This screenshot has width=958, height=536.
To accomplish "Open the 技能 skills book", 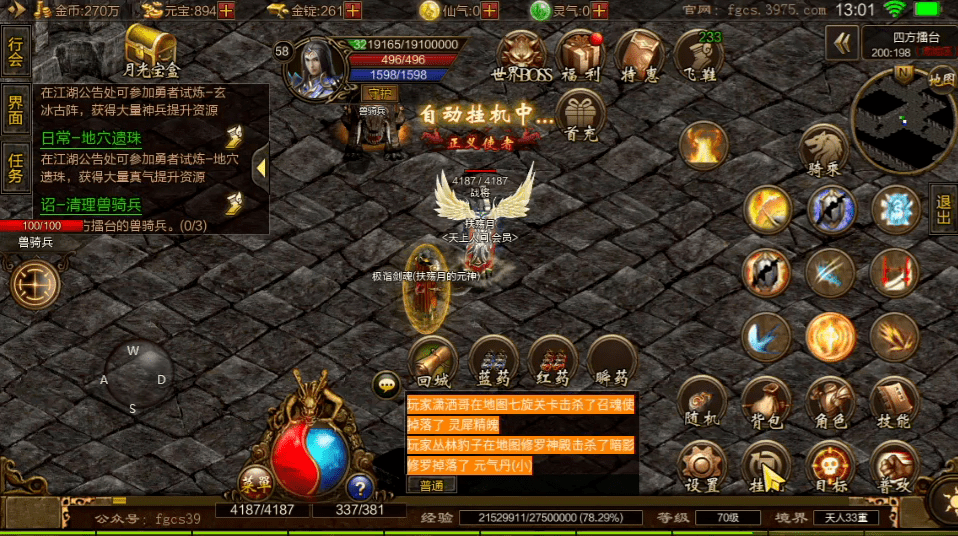I will [x=894, y=401].
